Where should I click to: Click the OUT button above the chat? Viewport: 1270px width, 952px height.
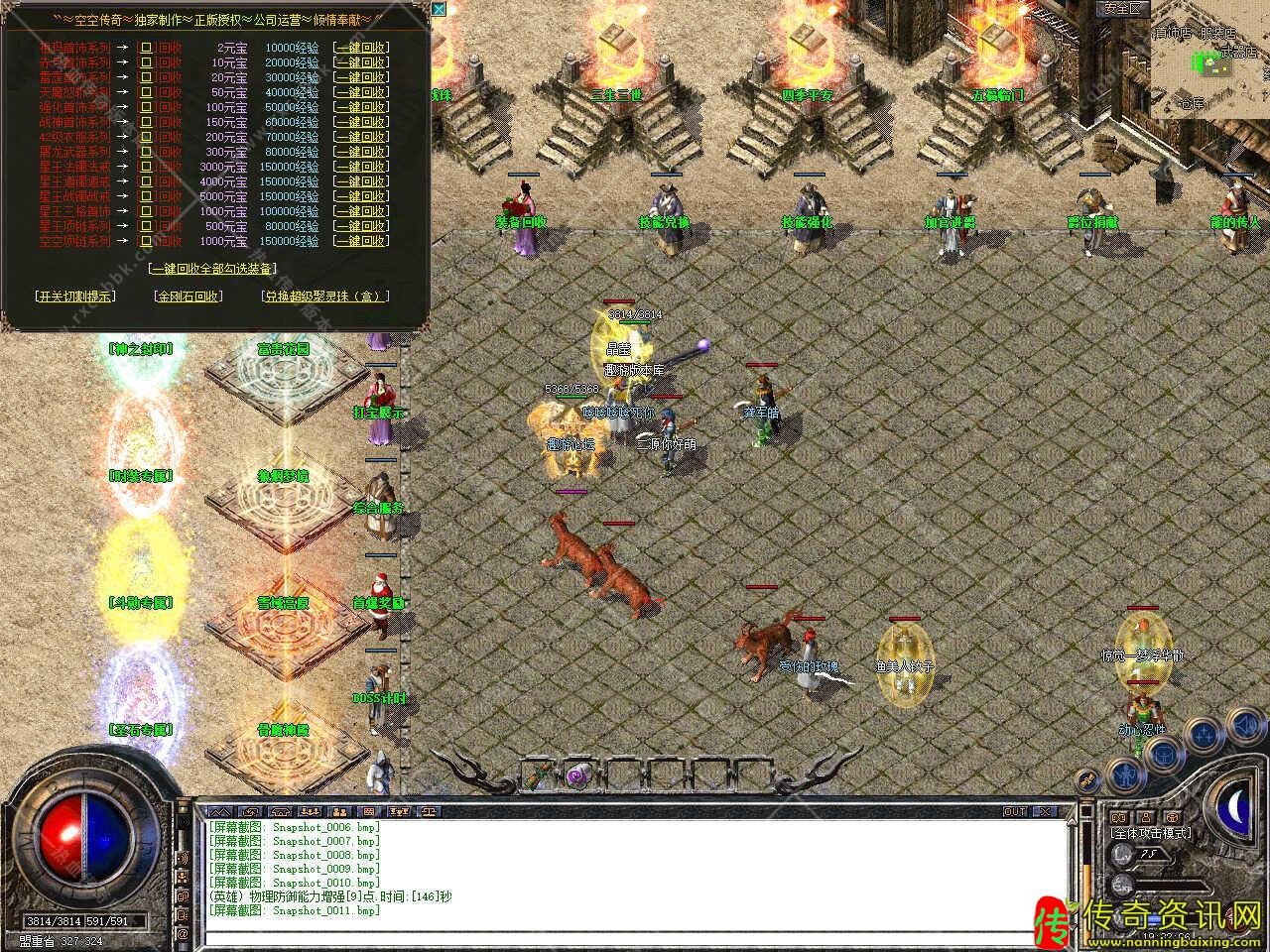point(1014,811)
